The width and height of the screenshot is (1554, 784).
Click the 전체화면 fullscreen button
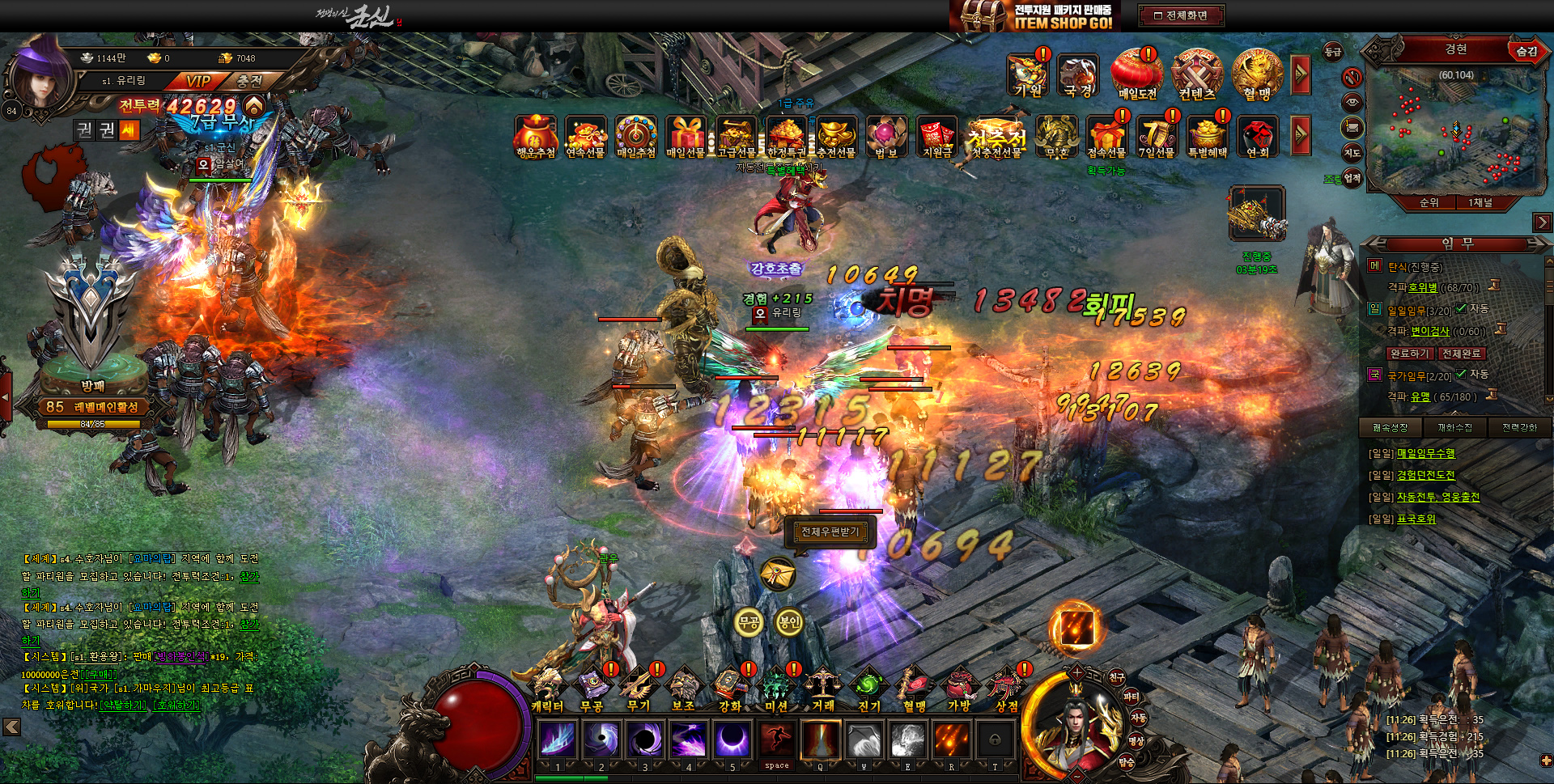pyautogui.click(x=1181, y=15)
